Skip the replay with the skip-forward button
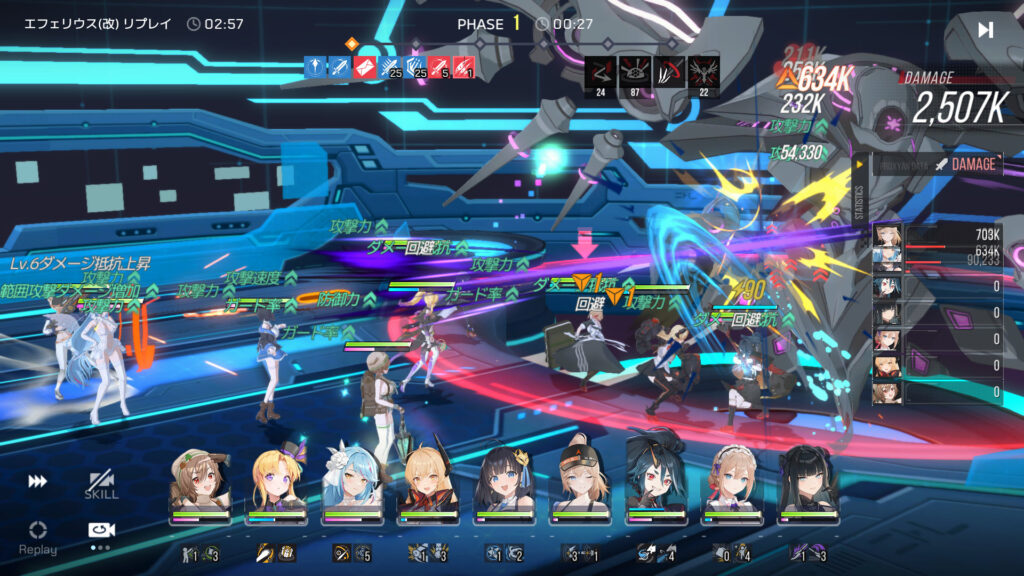The image size is (1024, 576). click(985, 30)
